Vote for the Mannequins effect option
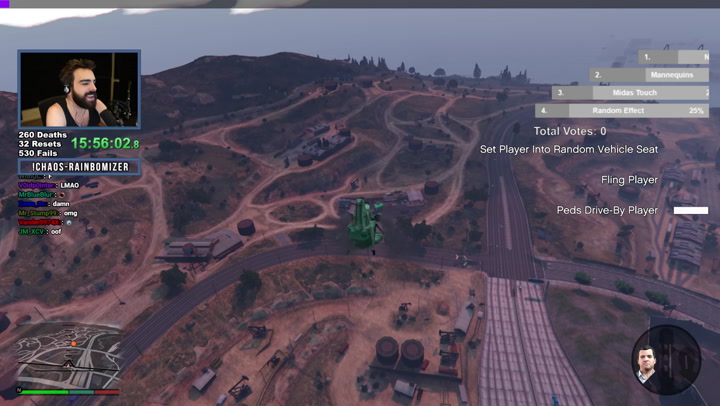Screen dimensions: 720x406 click(651, 75)
